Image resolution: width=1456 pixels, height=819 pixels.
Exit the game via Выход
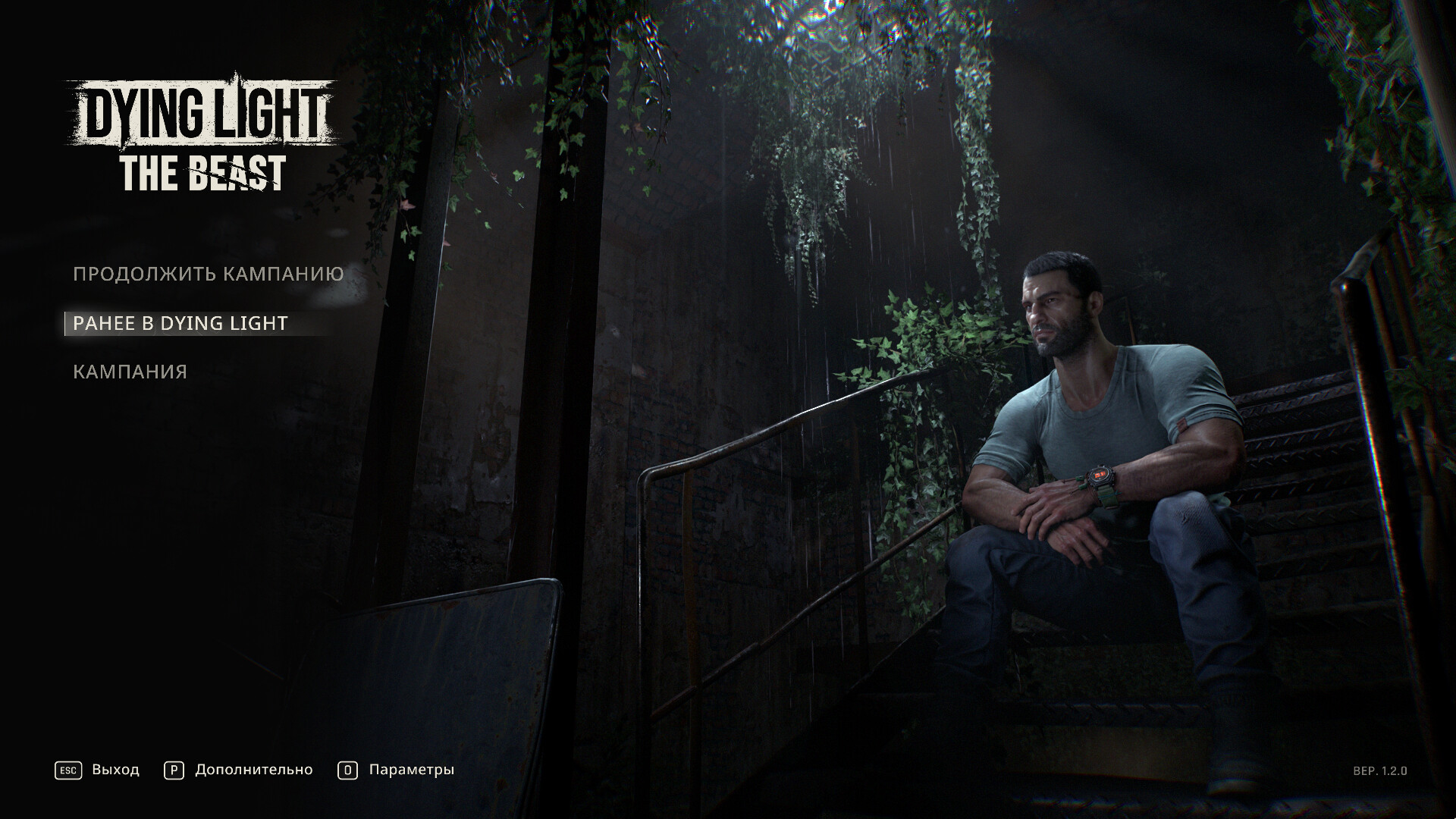(115, 770)
